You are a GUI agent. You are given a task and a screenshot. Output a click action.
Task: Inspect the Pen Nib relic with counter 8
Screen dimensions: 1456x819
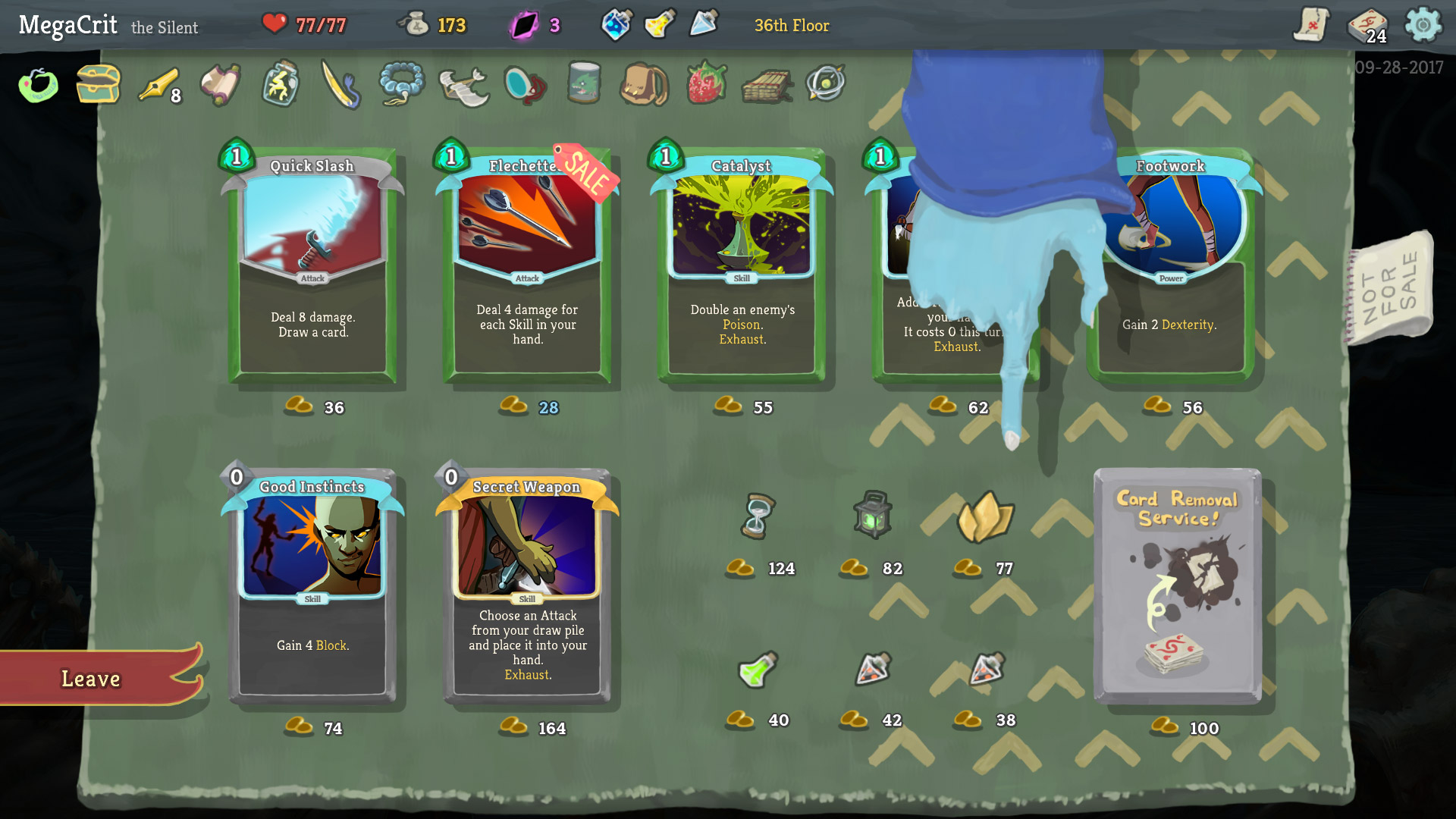(x=159, y=83)
